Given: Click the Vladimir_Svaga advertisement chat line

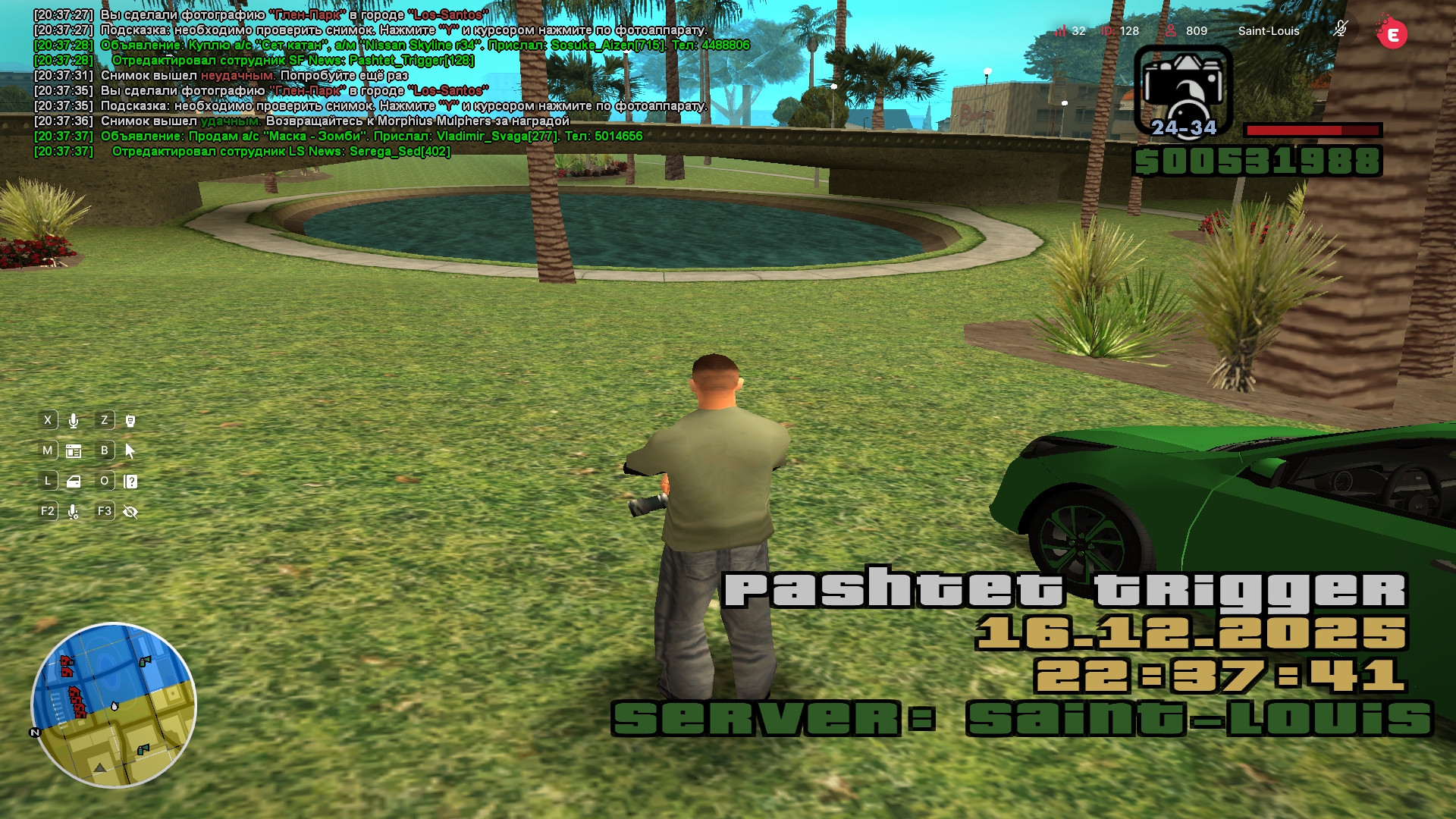Looking at the screenshot, I should 372,136.
